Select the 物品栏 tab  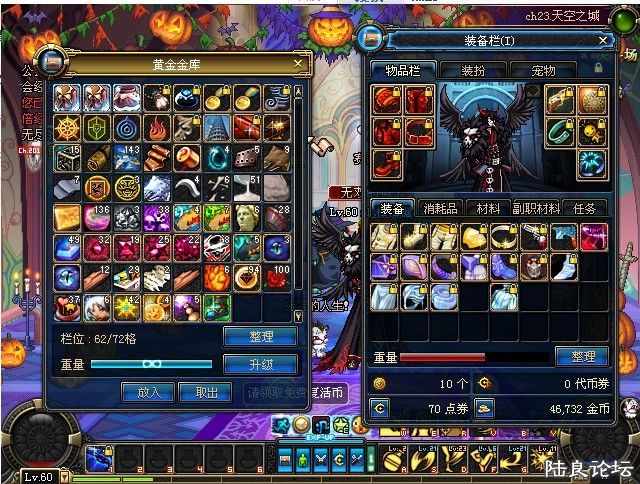click(402, 71)
